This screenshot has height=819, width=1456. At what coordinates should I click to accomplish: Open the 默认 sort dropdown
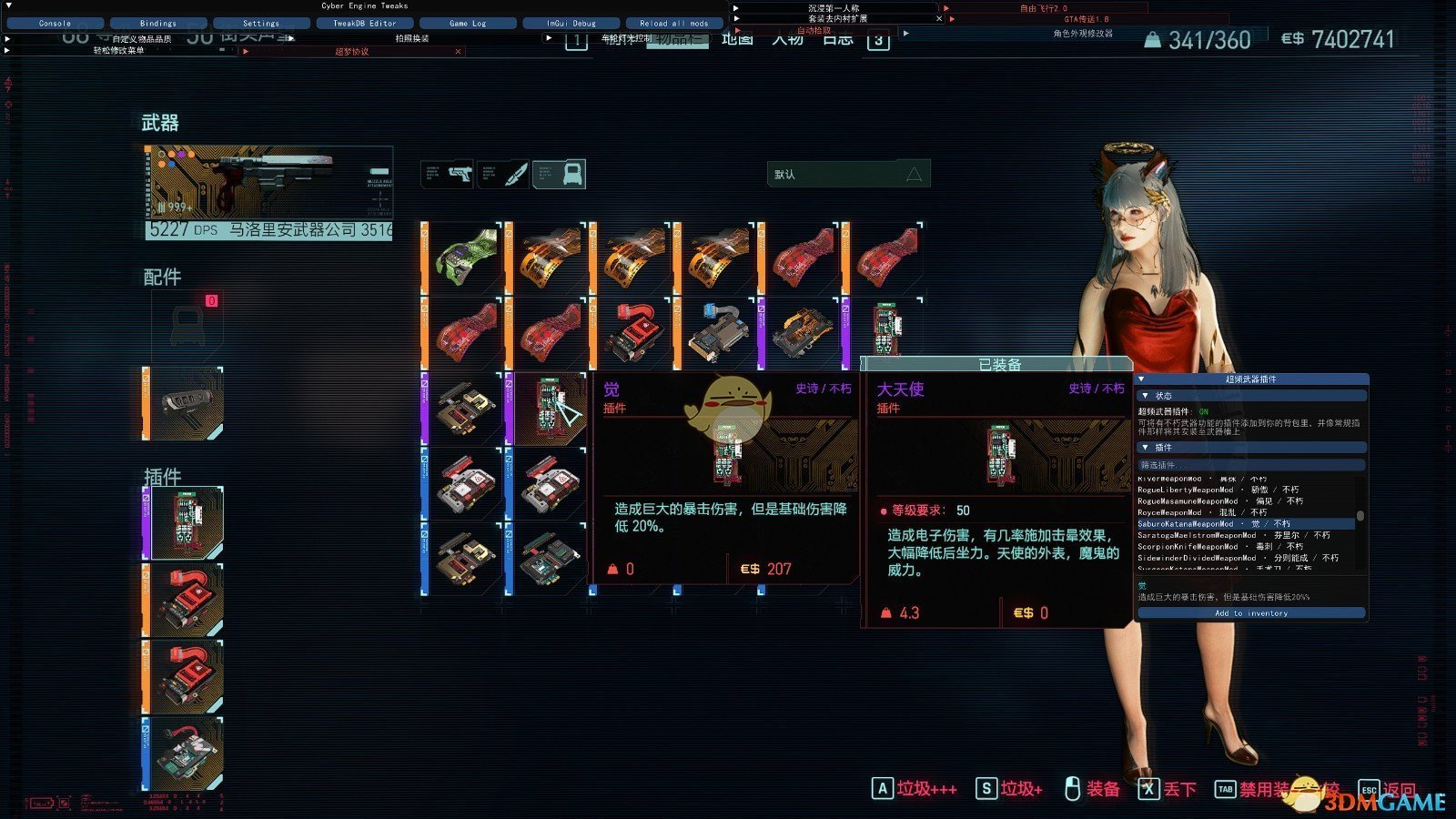click(848, 174)
